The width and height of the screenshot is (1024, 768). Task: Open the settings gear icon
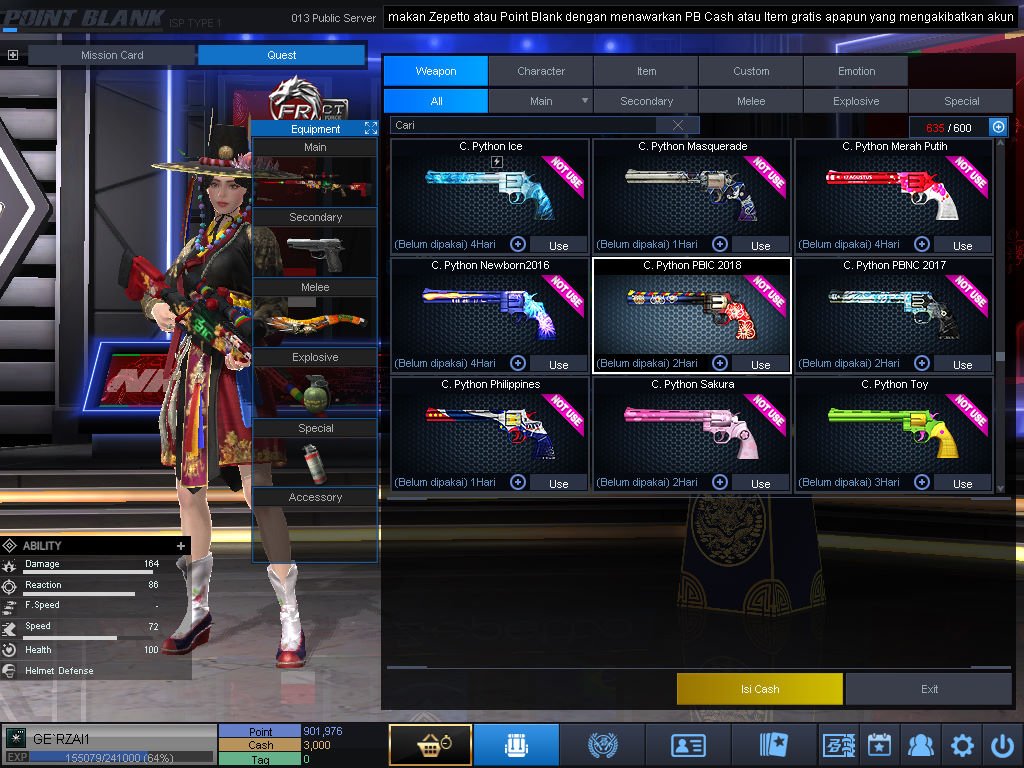click(x=962, y=745)
